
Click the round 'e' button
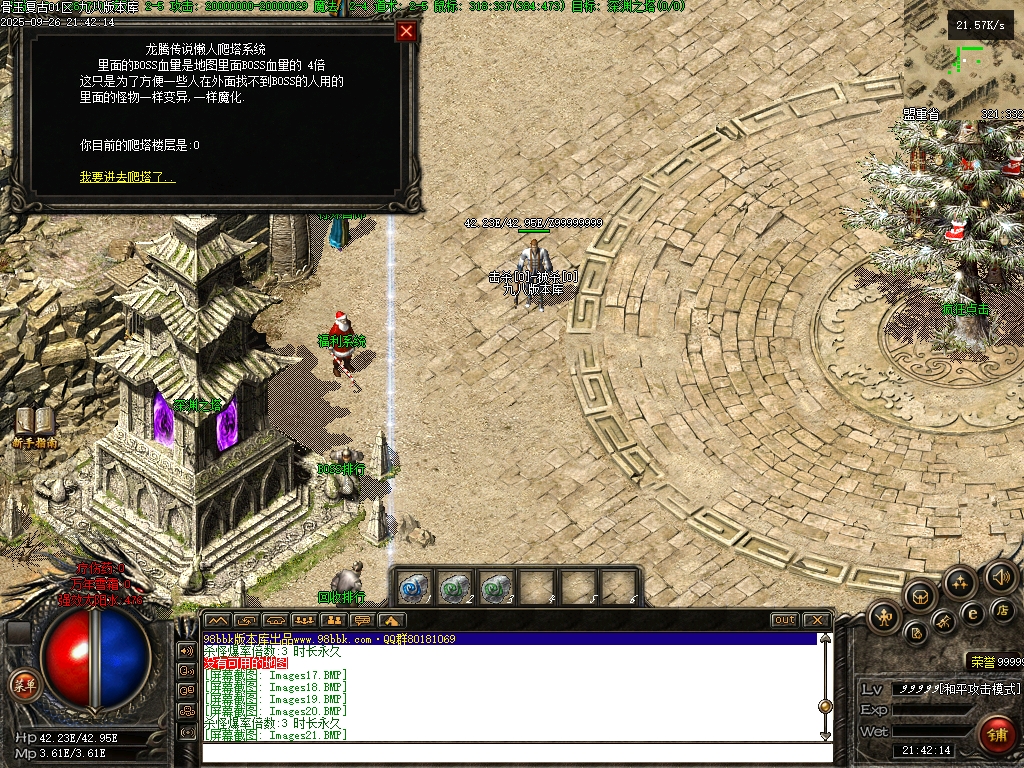tap(972, 614)
